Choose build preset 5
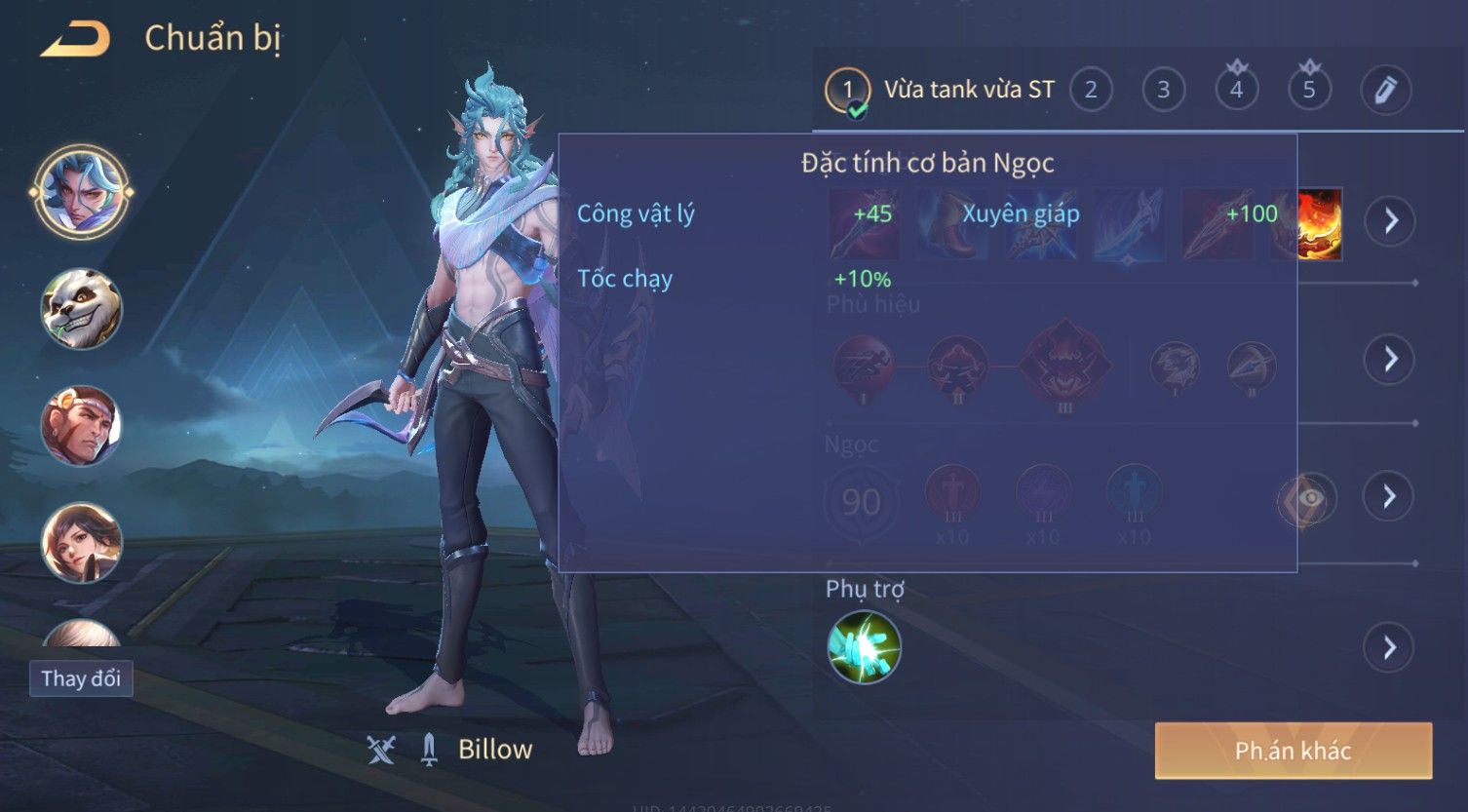Image resolution: width=1468 pixels, height=812 pixels. tap(1309, 91)
